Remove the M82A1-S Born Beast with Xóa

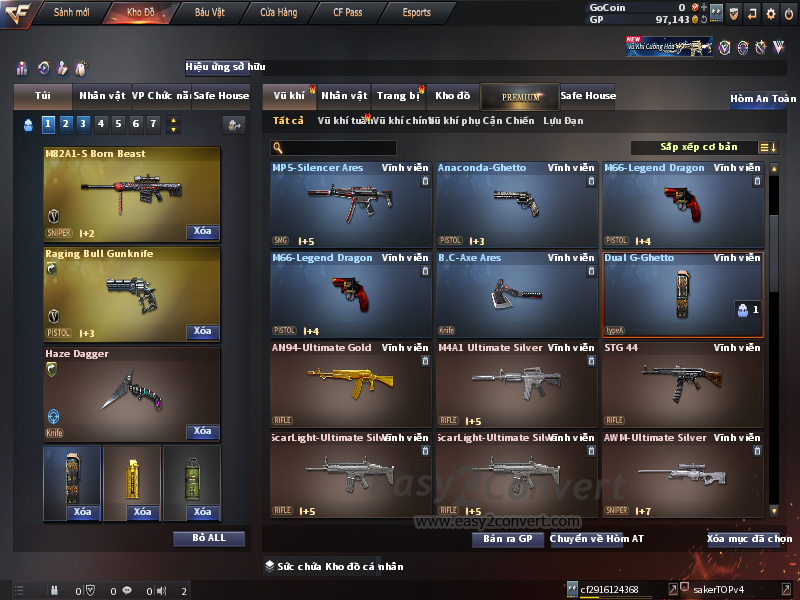tap(202, 232)
